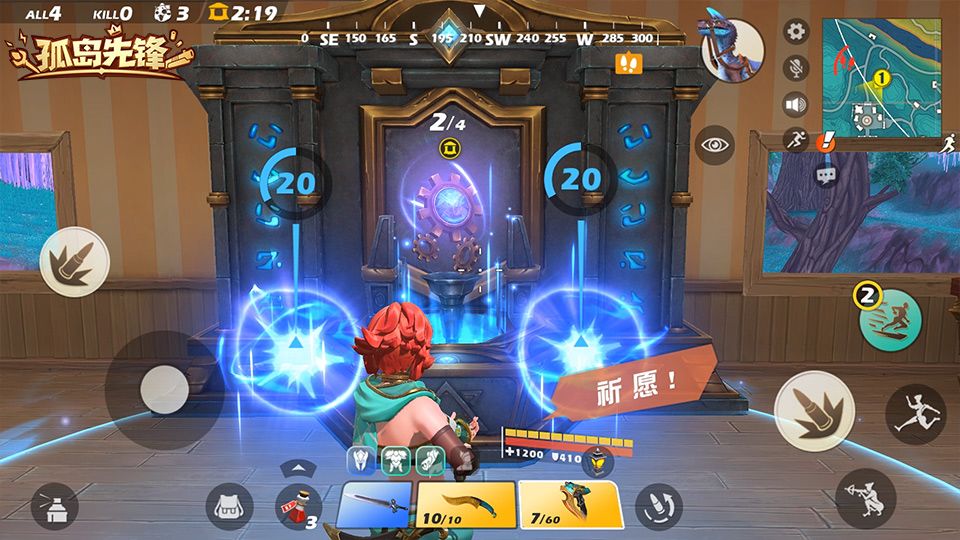Tap the build structure button
Screen dimensions: 960x540
coord(55,507)
